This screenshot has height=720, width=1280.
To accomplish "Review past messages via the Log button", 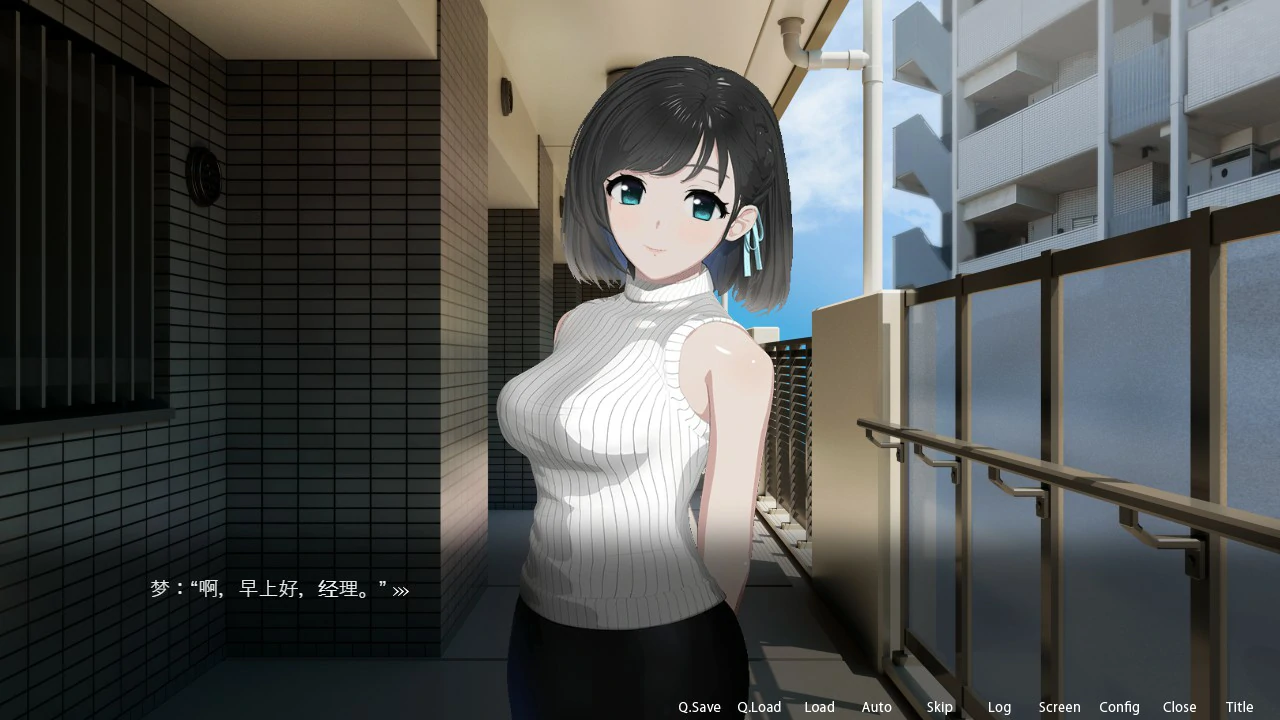I will click(x=999, y=707).
